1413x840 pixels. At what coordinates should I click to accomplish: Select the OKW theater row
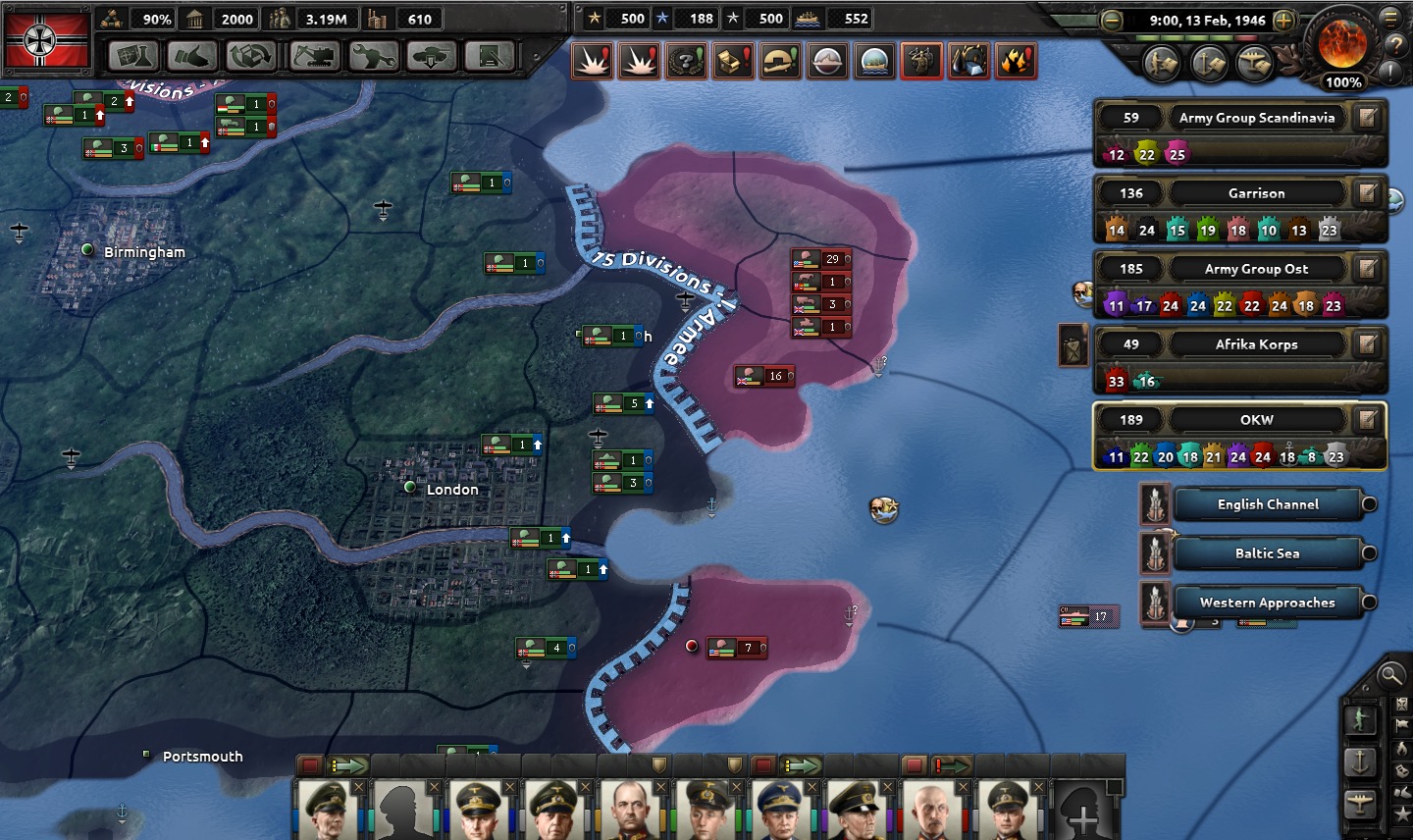tap(1256, 420)
